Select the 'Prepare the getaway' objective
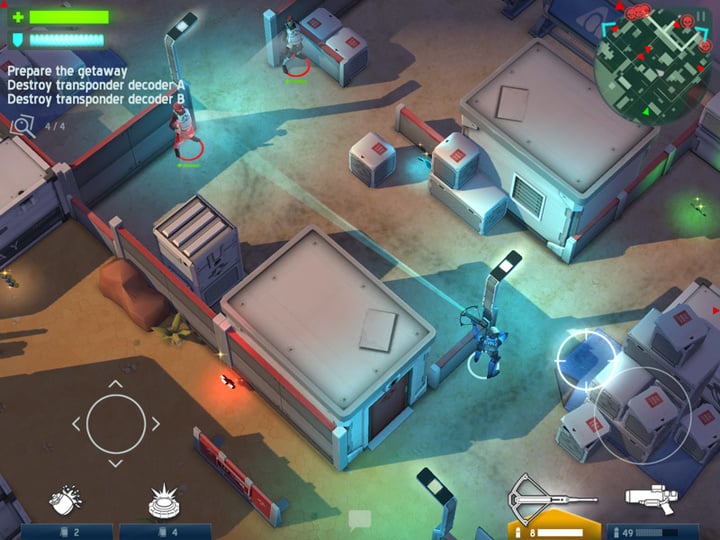Viewport: 720px width, 540px height. pyautogui.click(x=67, y=71)
